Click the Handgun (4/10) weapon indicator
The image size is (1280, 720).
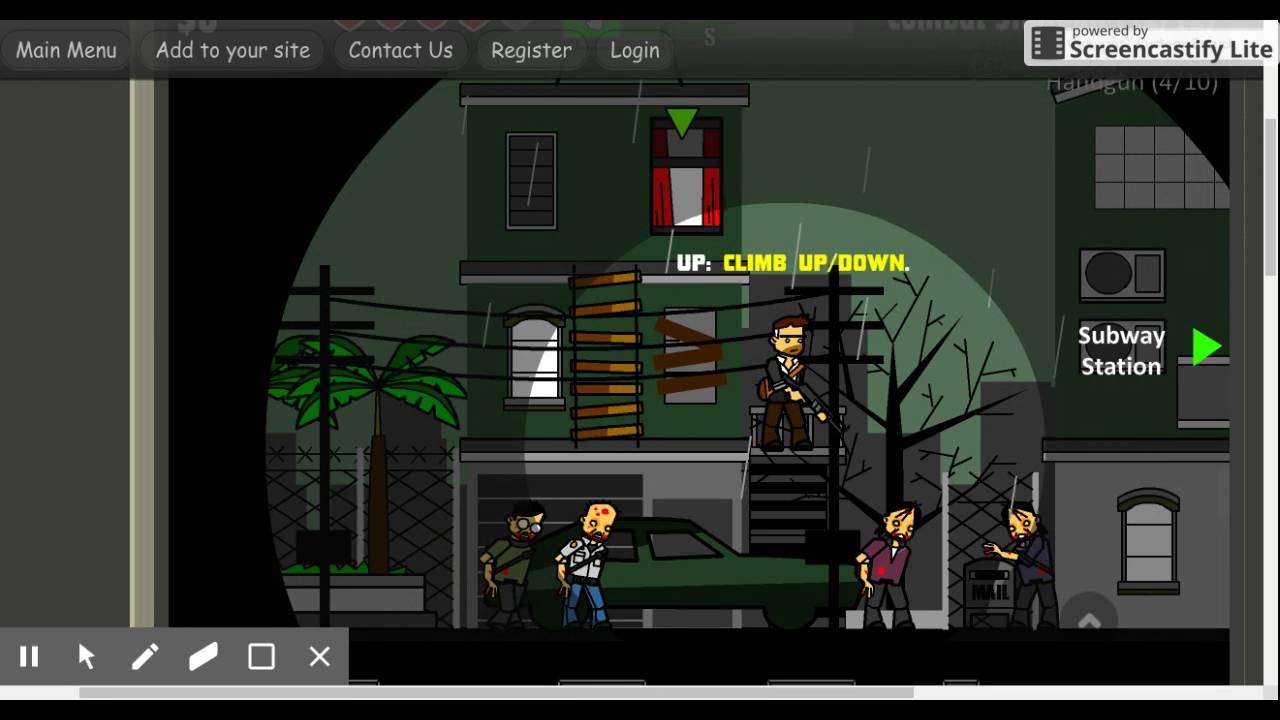point(1131,82)
